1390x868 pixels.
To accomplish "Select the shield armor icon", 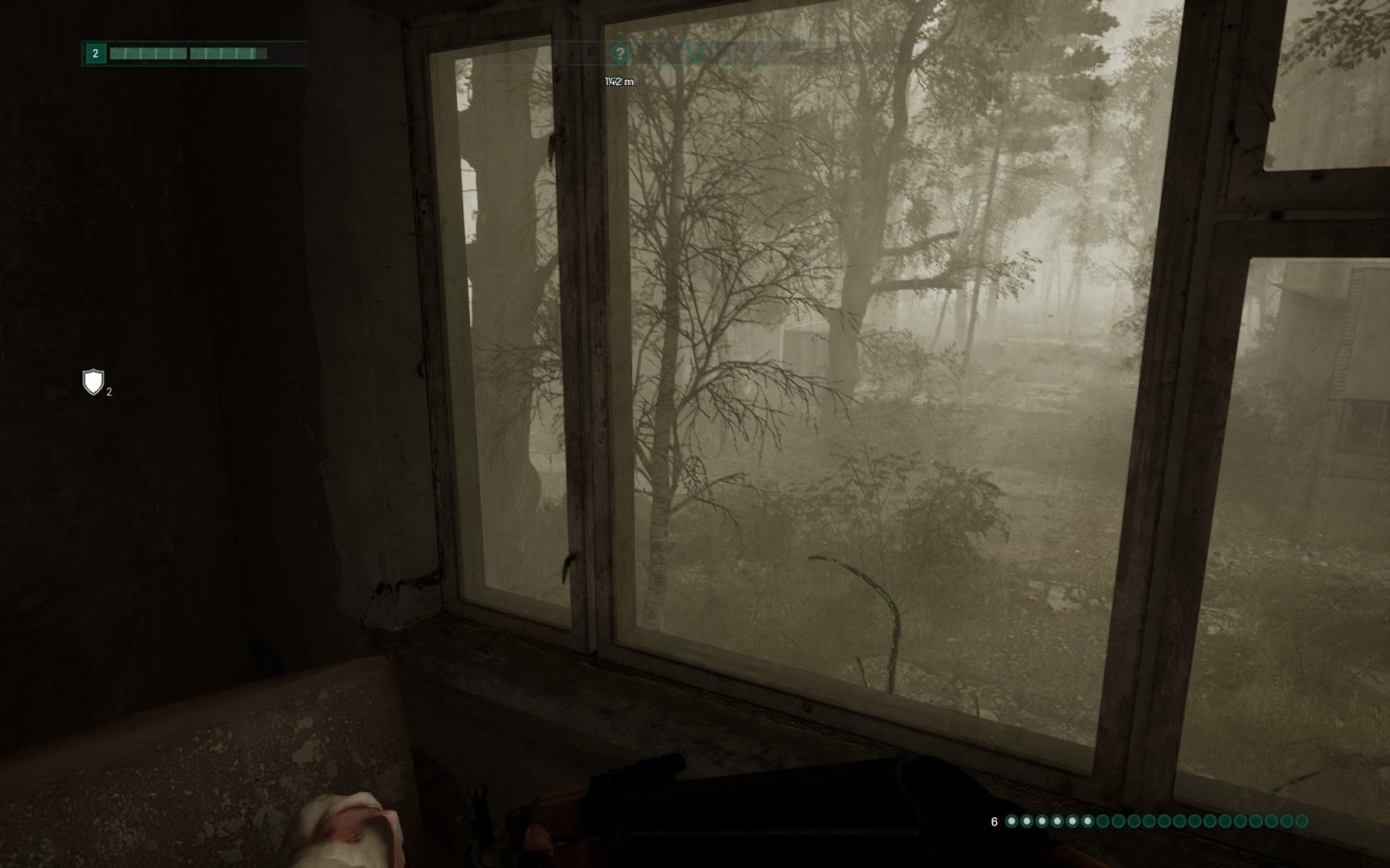I will click(92, 383).
